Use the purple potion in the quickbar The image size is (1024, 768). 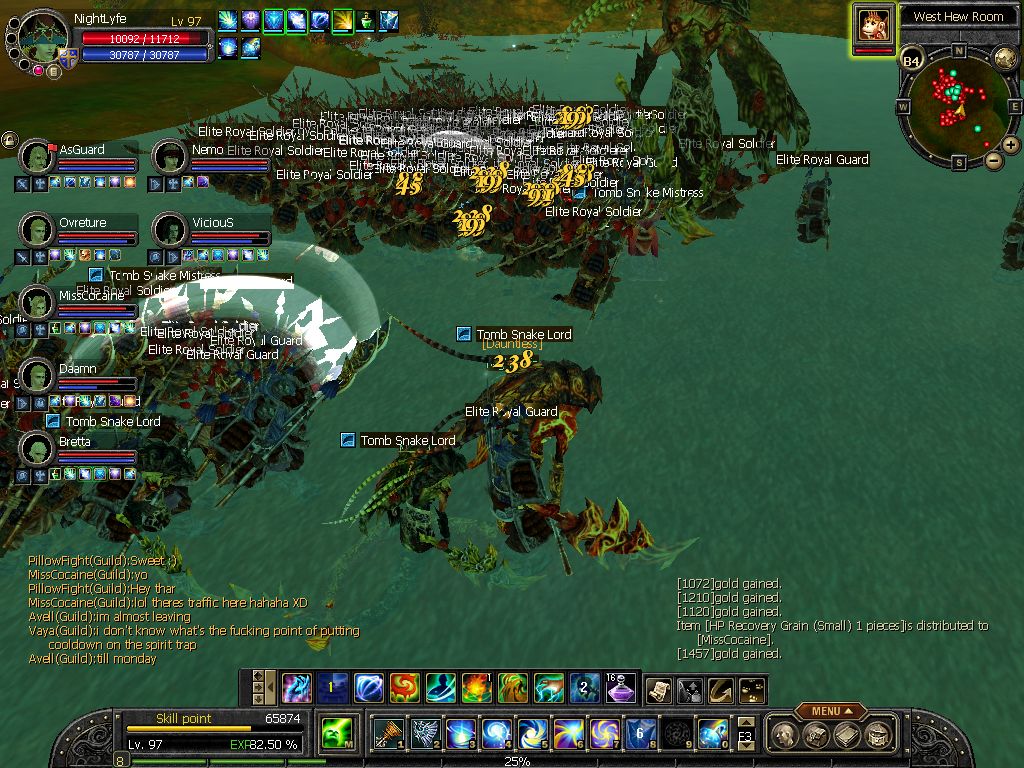pos(620,688)
